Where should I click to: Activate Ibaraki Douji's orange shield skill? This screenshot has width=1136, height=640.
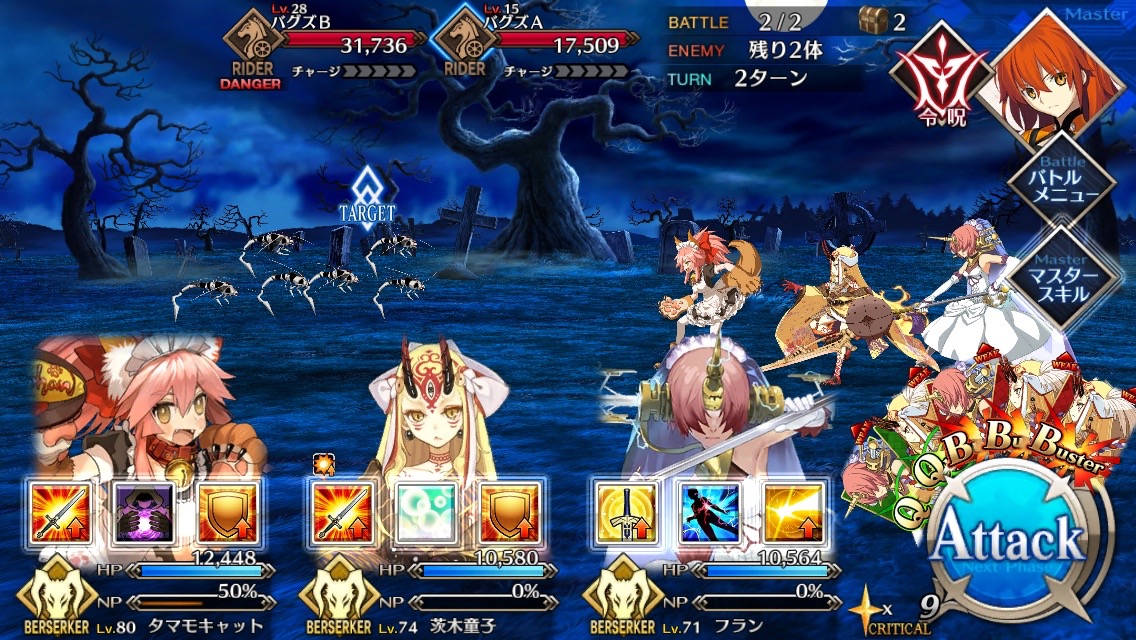509,512
